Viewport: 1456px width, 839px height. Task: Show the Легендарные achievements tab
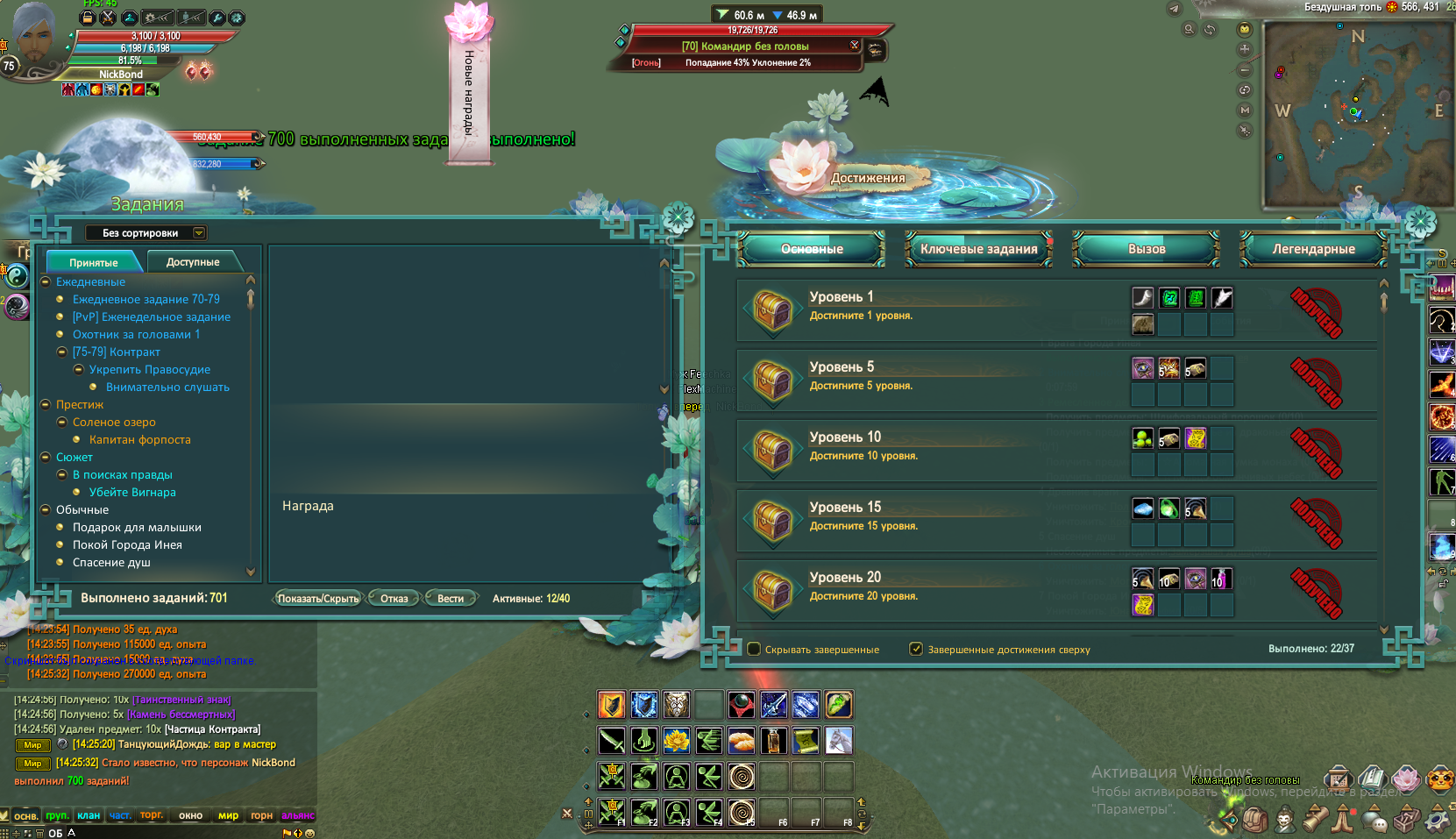tap(1313, 249)
